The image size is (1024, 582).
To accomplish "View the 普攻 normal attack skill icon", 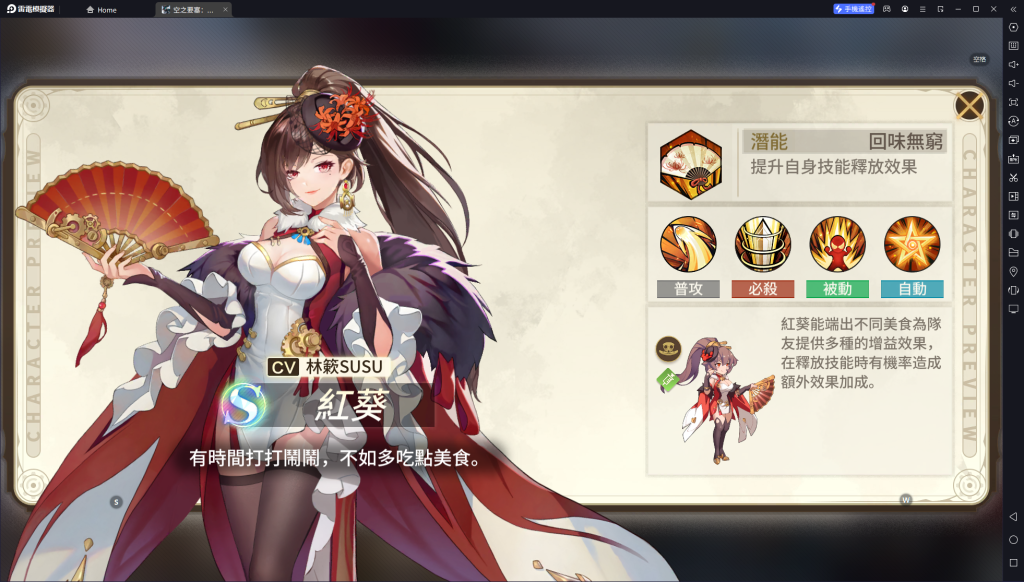I will (x=688, y=244).
